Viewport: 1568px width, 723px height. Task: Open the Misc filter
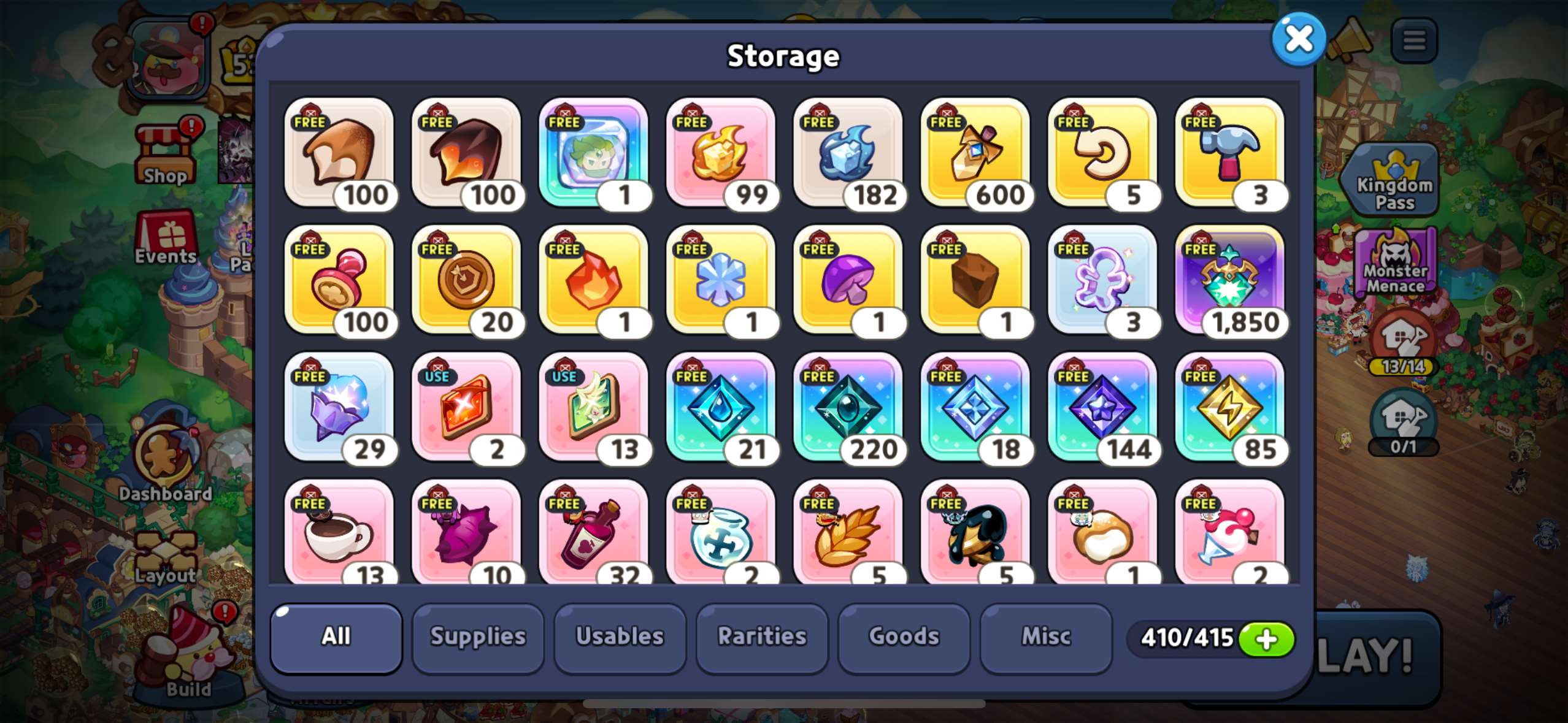[1045, 637]
